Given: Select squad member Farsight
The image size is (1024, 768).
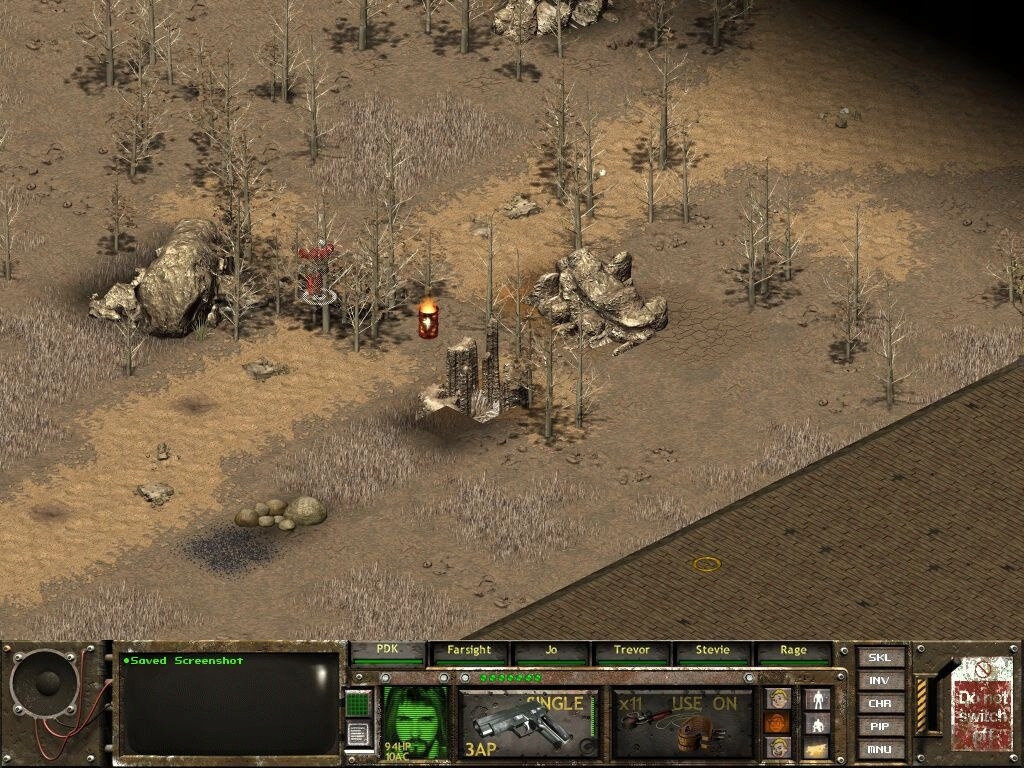Looking at the screenshot, I should [x=469, y=651].
